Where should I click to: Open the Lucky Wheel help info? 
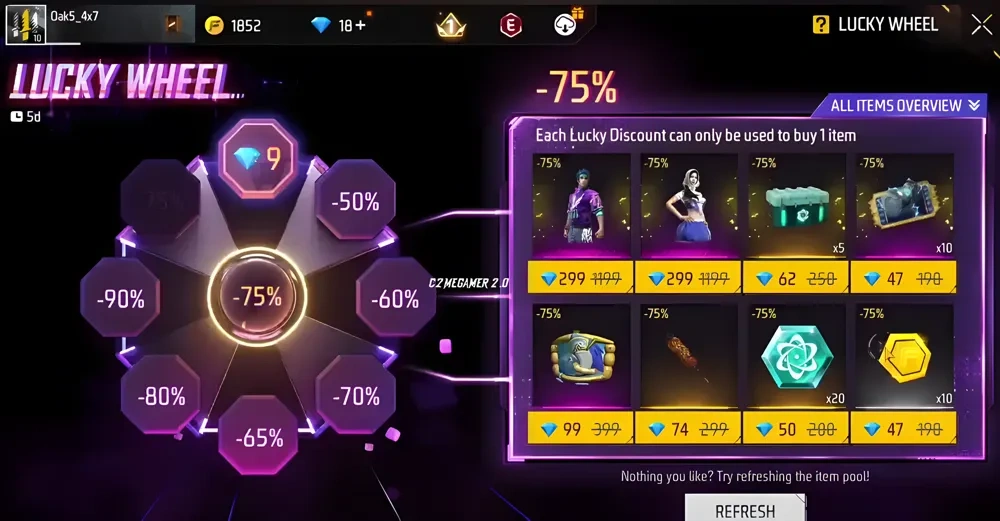point(822,25)
